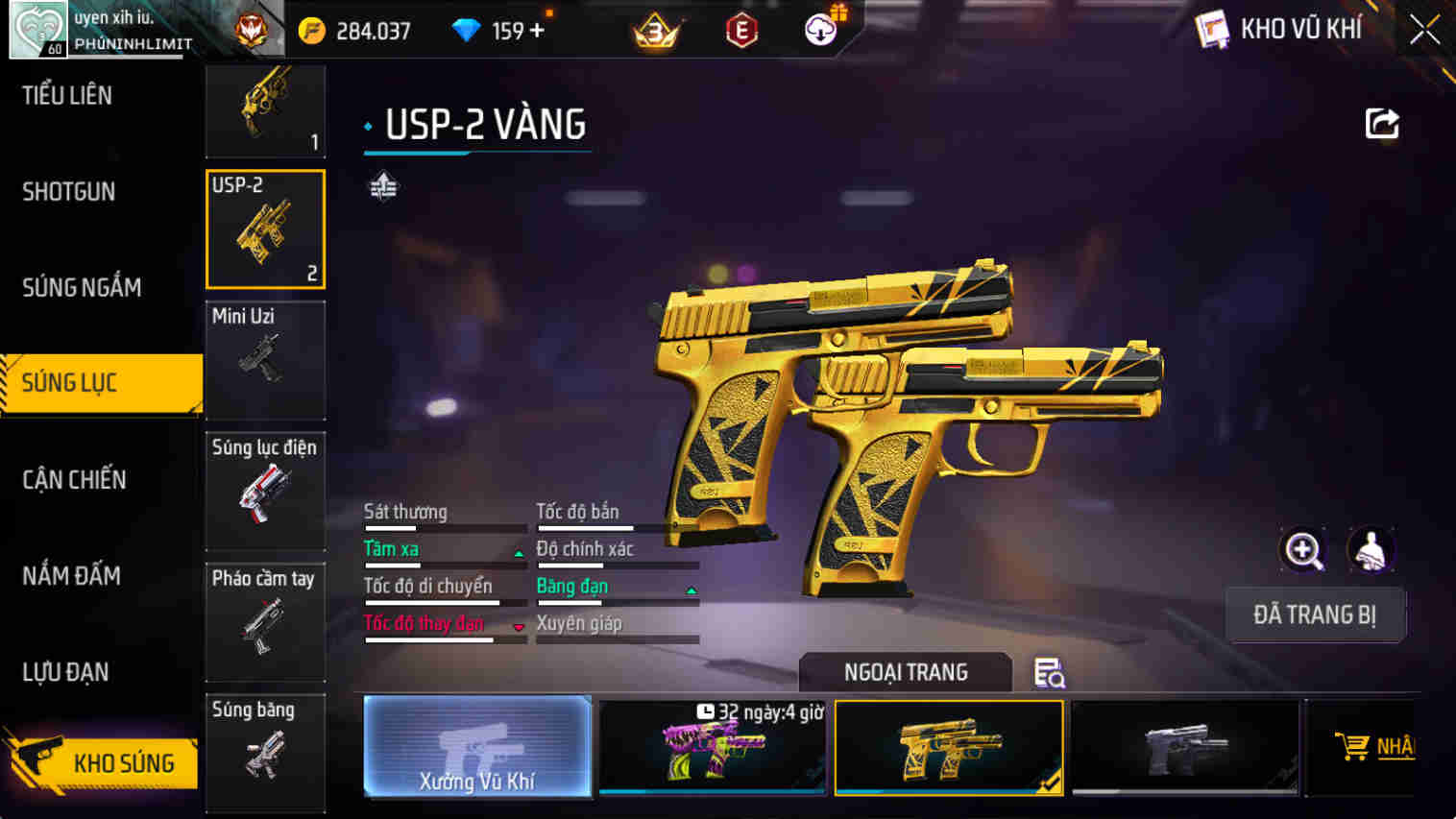Click the + beside the diamond balance
1456x819 pixels.
(x=538, y=29)
